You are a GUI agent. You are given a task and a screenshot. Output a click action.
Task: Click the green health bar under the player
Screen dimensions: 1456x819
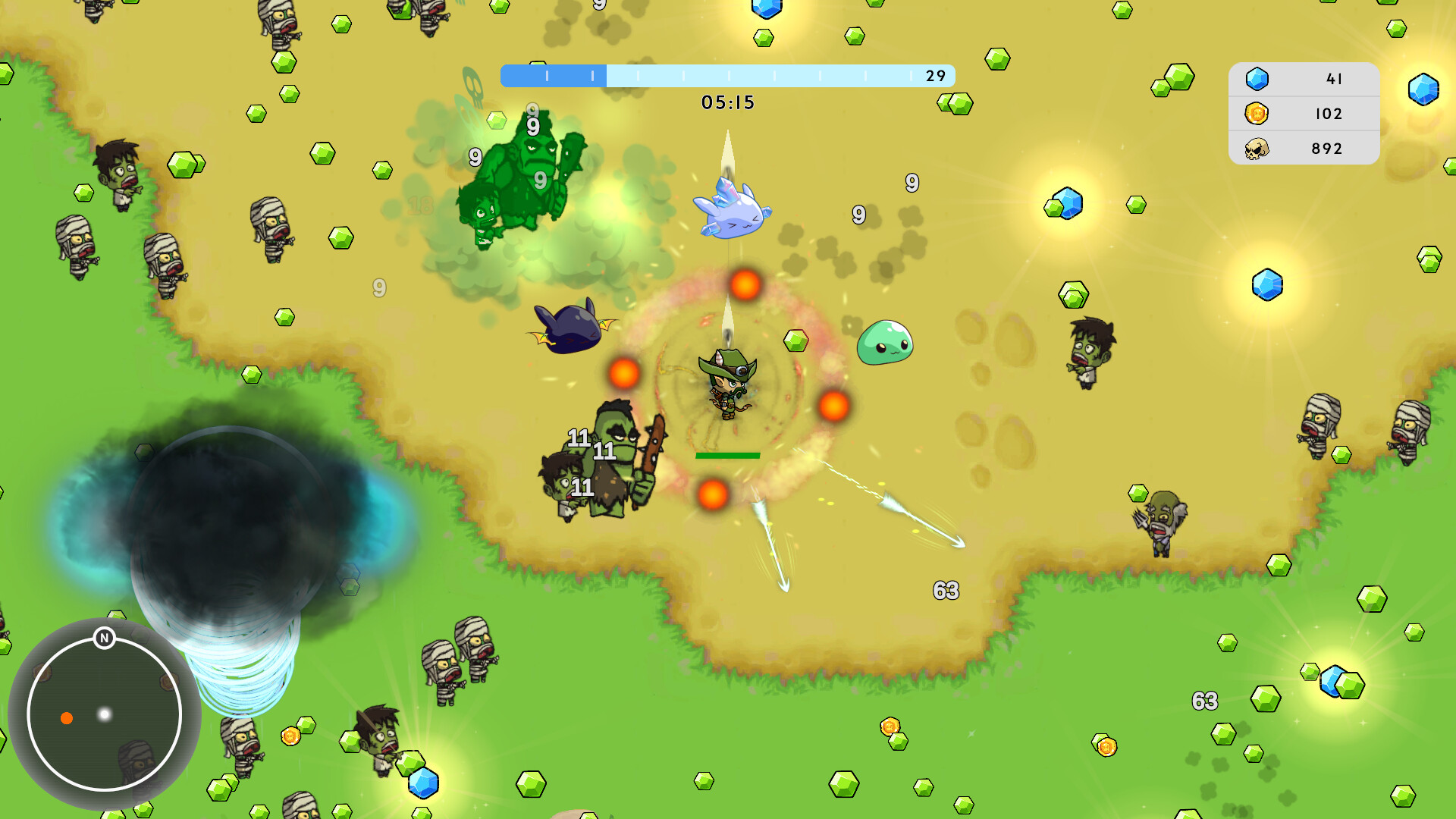click(x=726, y=456)
